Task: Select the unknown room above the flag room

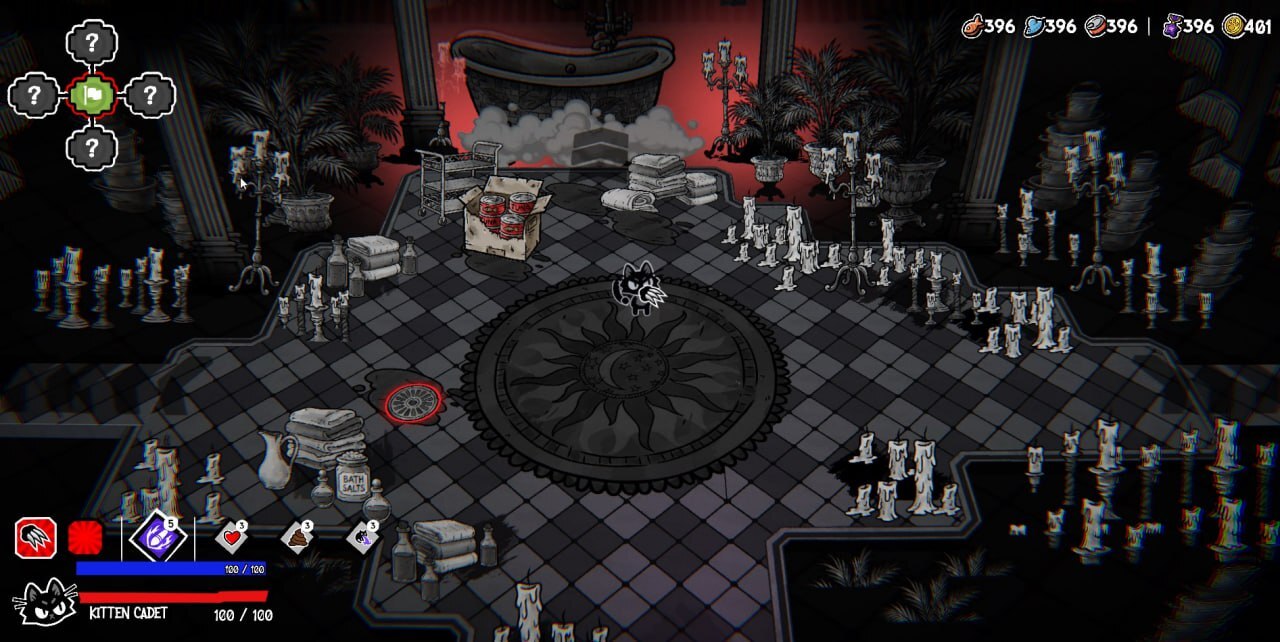Action: 92,43
